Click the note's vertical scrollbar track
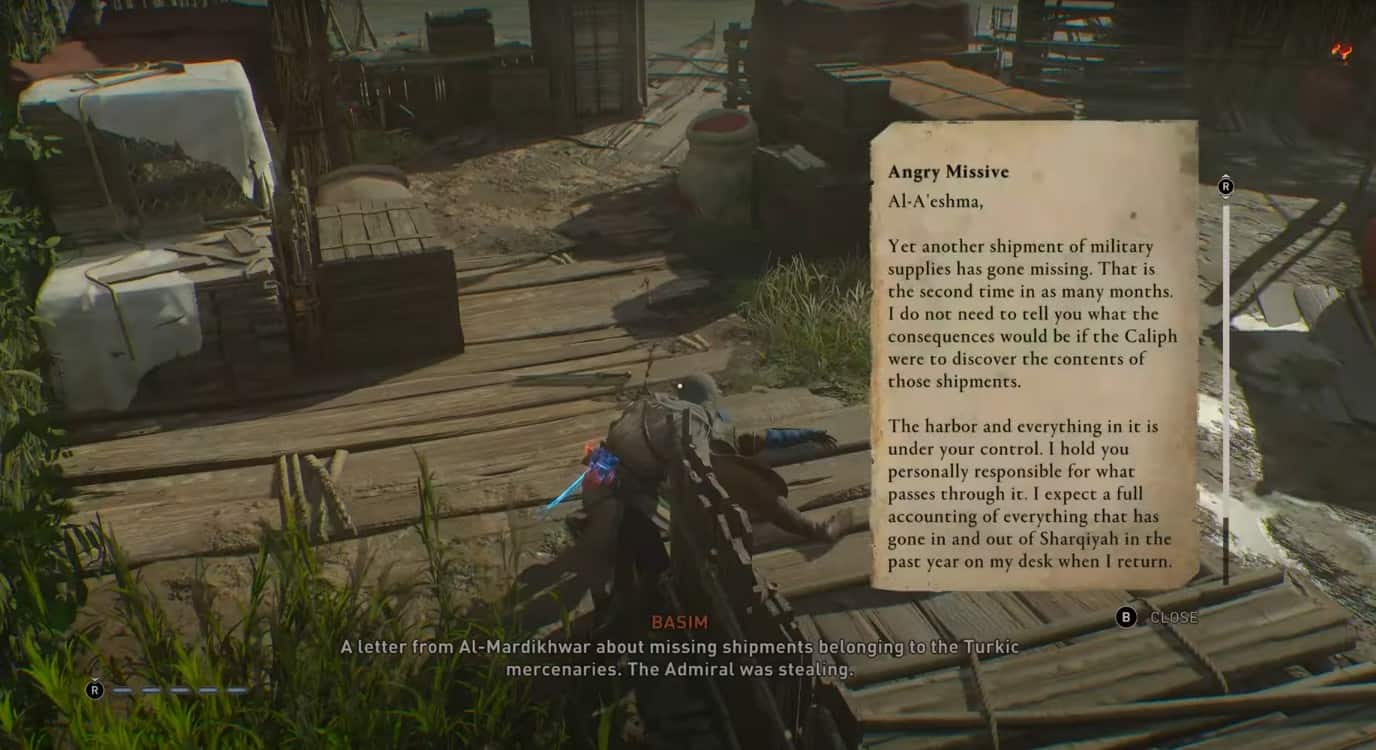The width and height of the screenshot is (1376, 750). point(1226,380)
